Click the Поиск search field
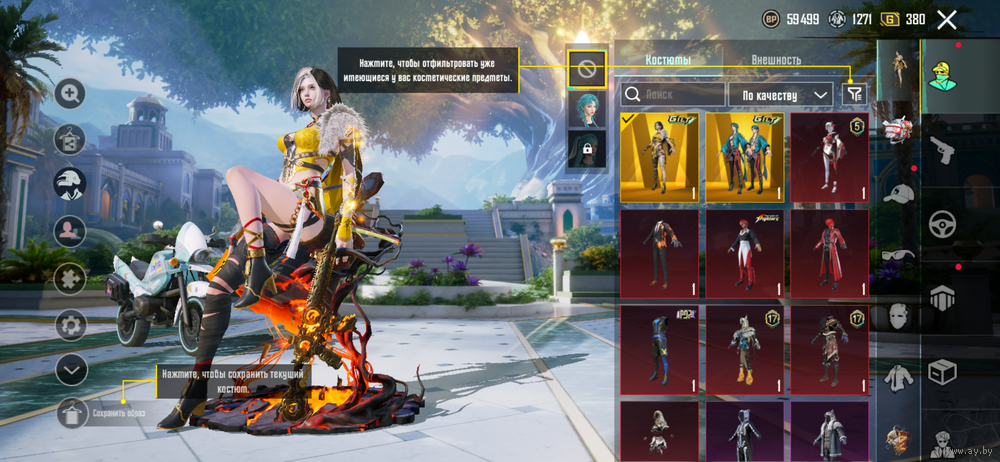 pos(673,94)
